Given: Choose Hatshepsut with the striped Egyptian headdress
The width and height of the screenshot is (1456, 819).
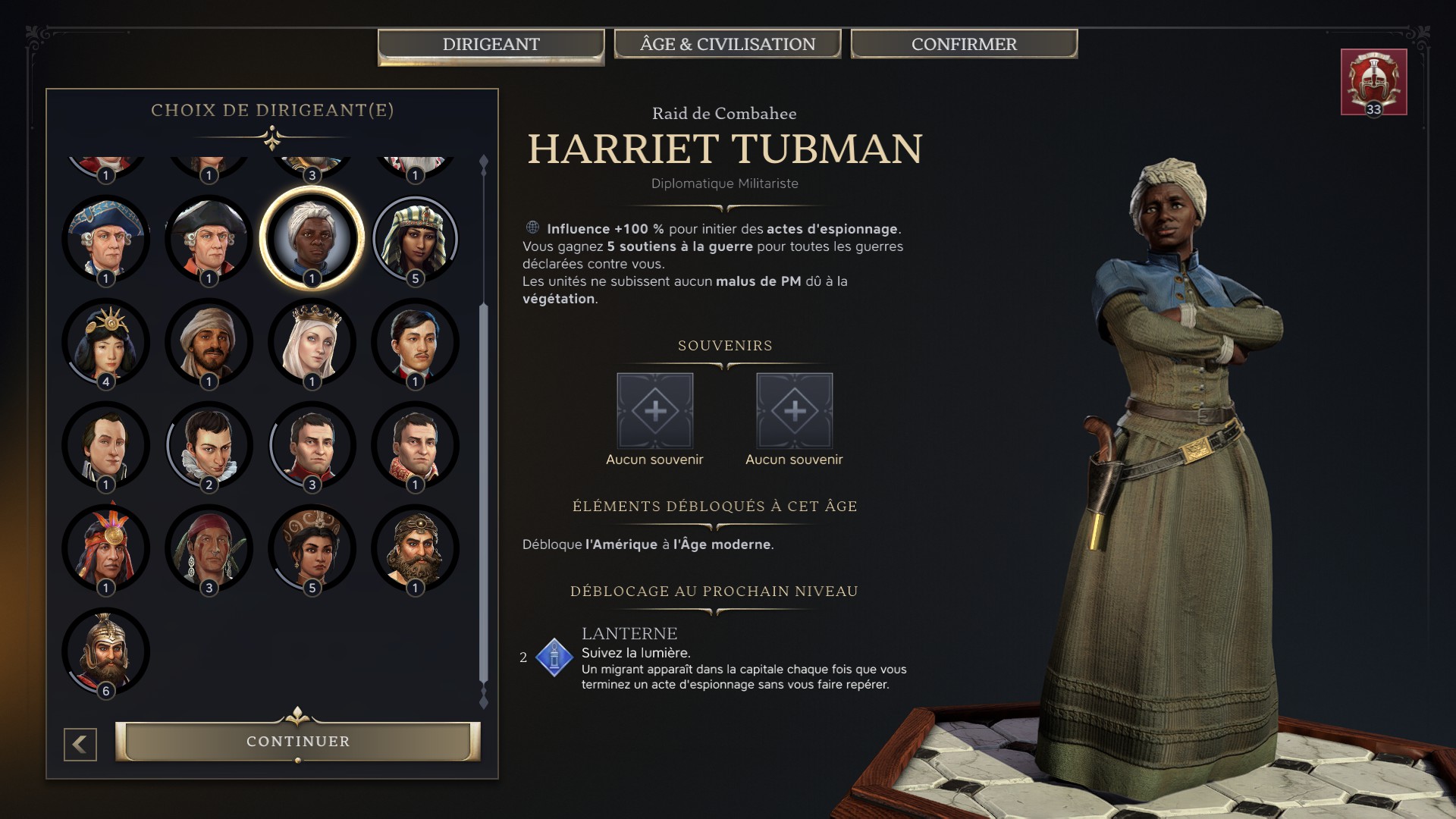Looking at the screenshot, I should tap(415, 239).
